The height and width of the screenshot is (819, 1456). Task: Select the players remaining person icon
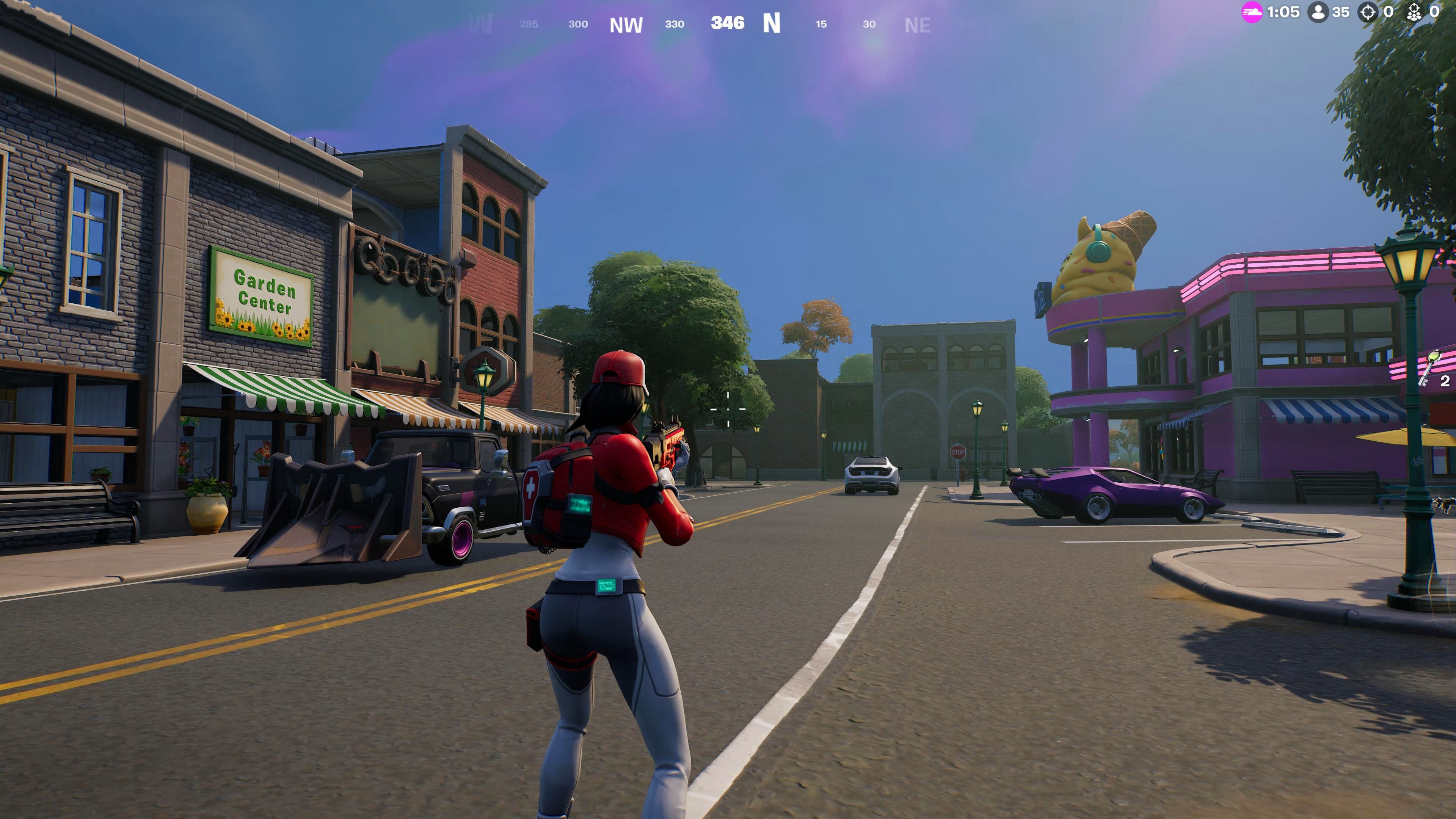(x=1318, y=13)
